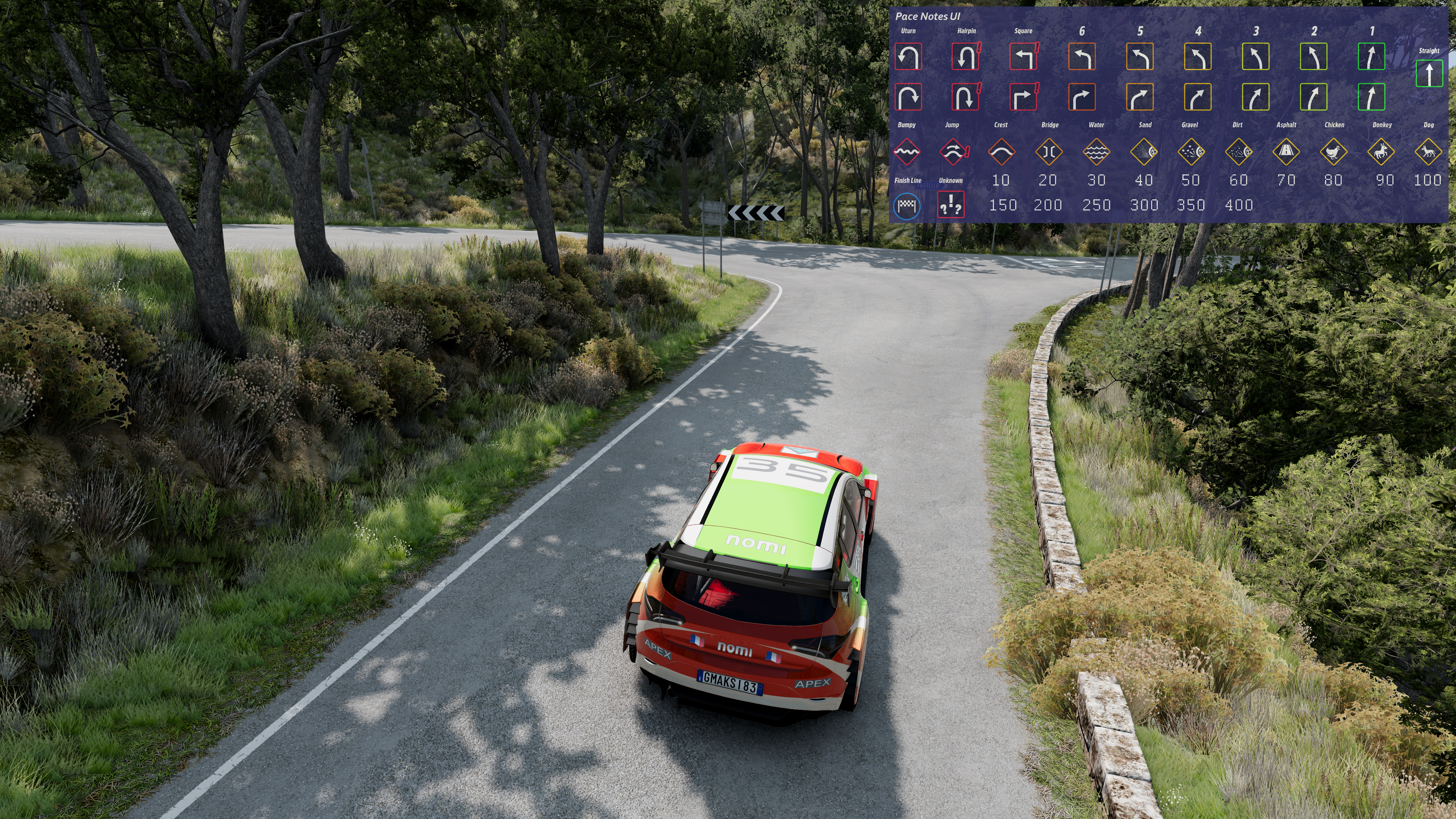Click the Unknown pace note icon
This screenshot has height=819, width=1456.
coord(951,205)
